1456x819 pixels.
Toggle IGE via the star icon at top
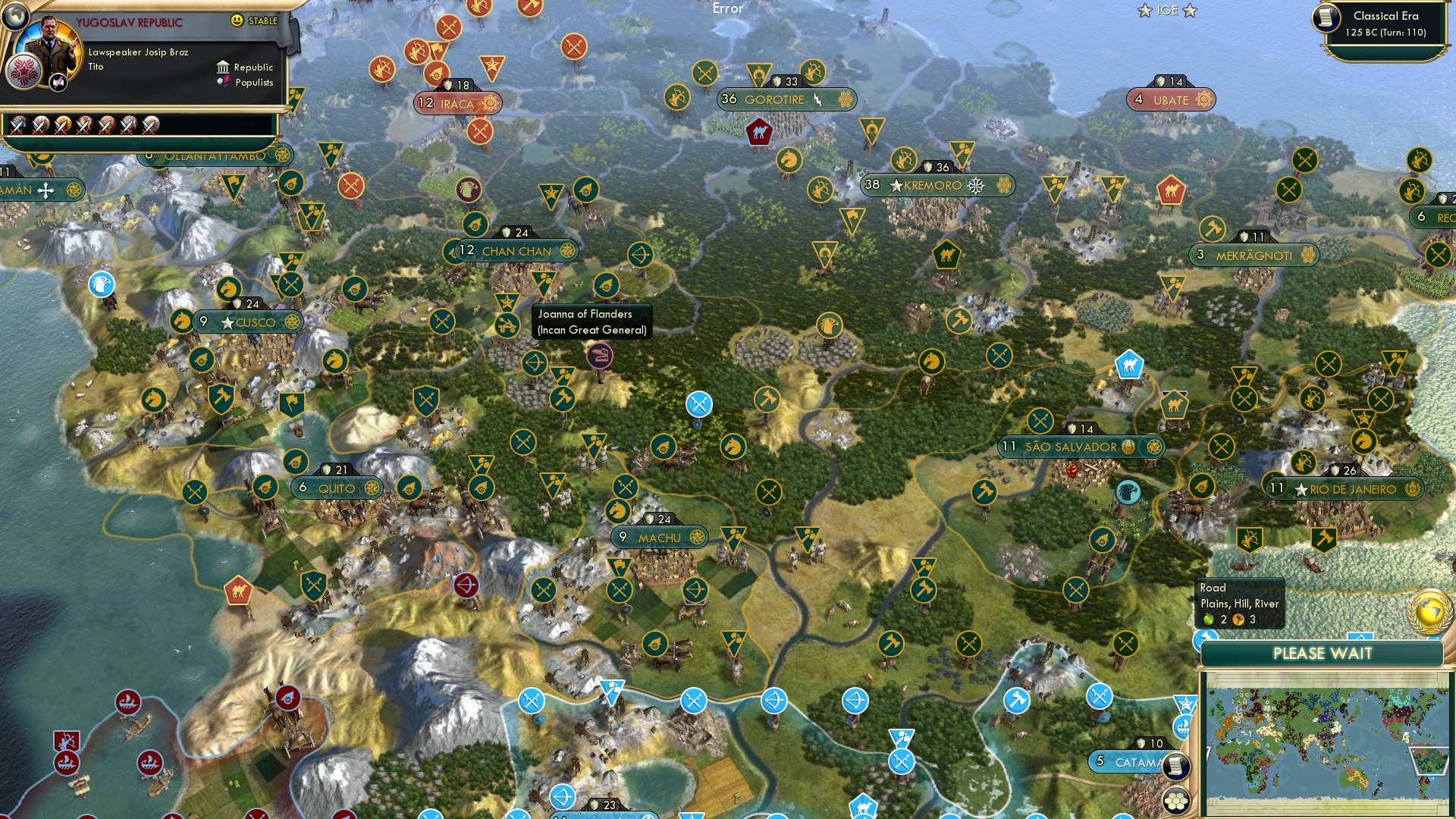click(1143, 11)
